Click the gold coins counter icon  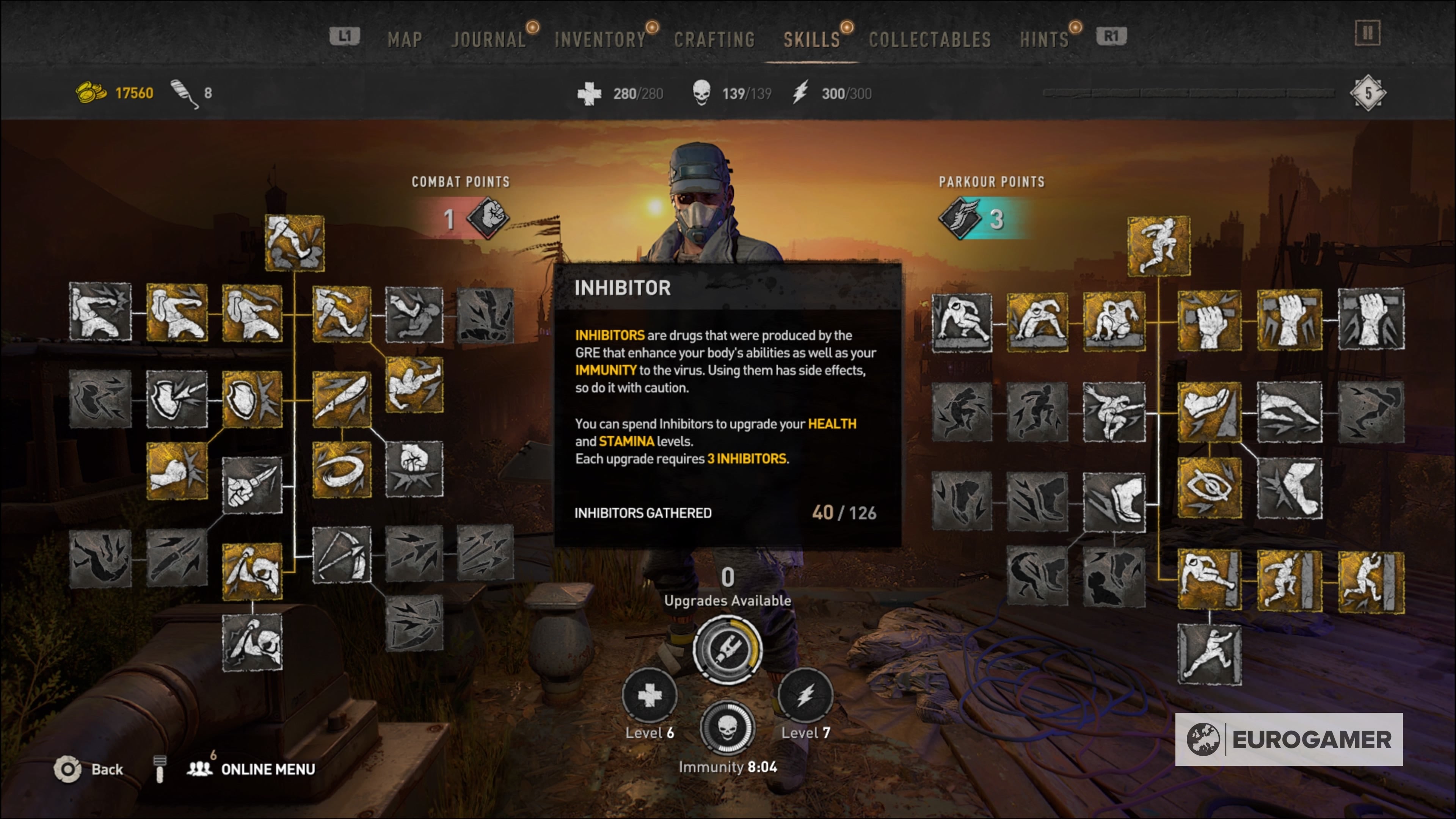[91, 93]
